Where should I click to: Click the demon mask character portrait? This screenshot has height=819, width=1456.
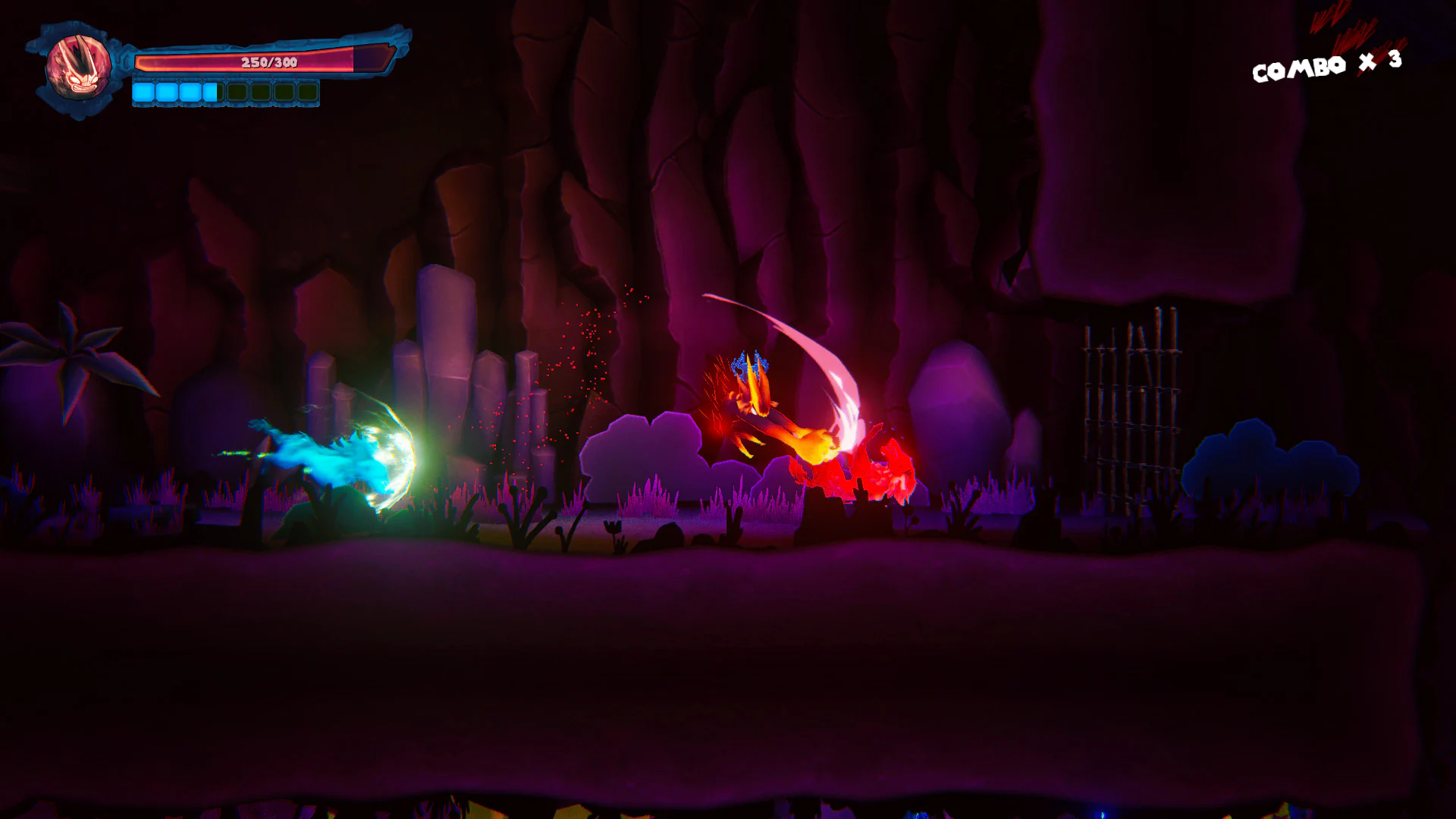[78, 68]
